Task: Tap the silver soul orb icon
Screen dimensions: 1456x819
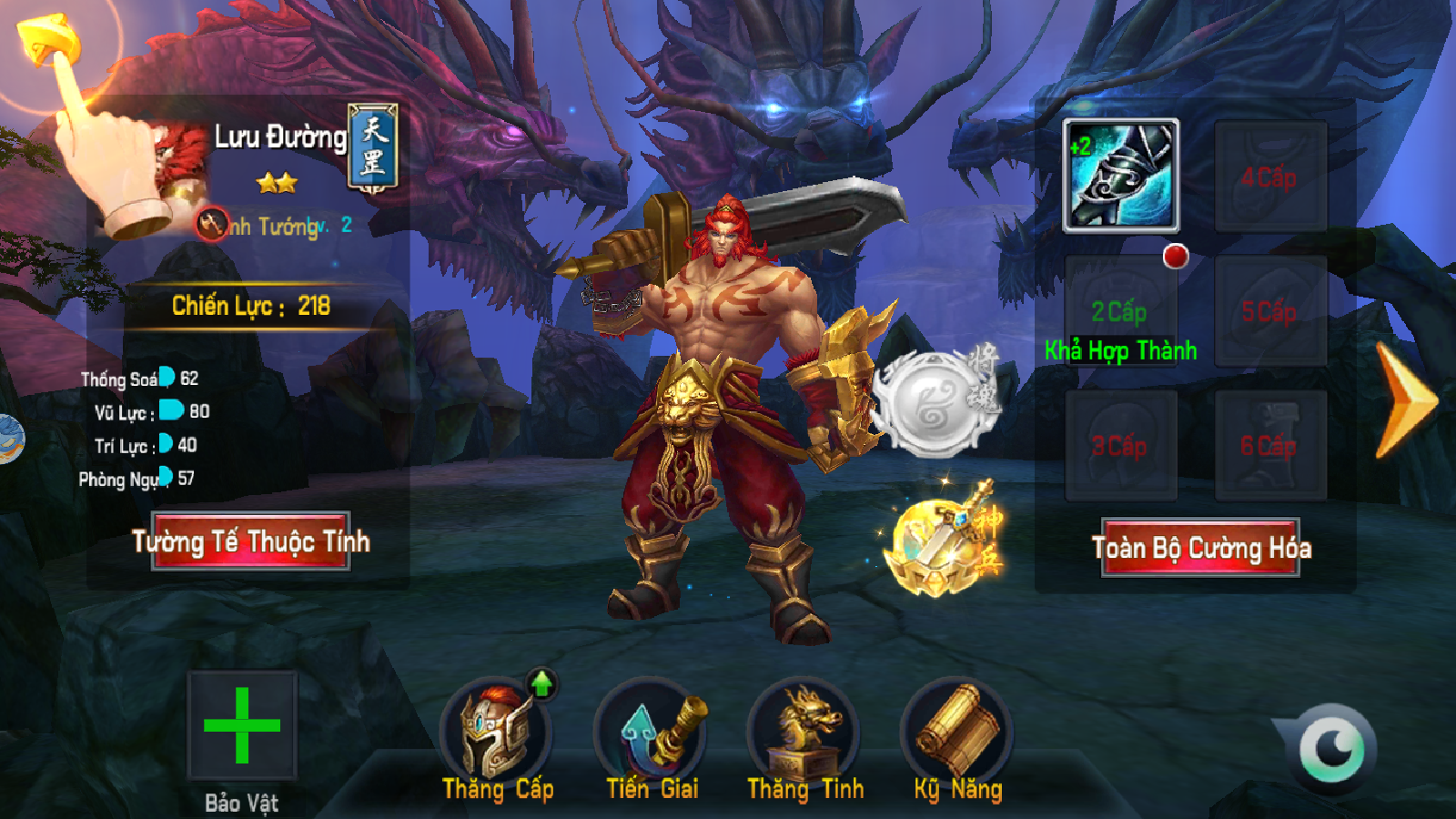Action: [933, 402]
